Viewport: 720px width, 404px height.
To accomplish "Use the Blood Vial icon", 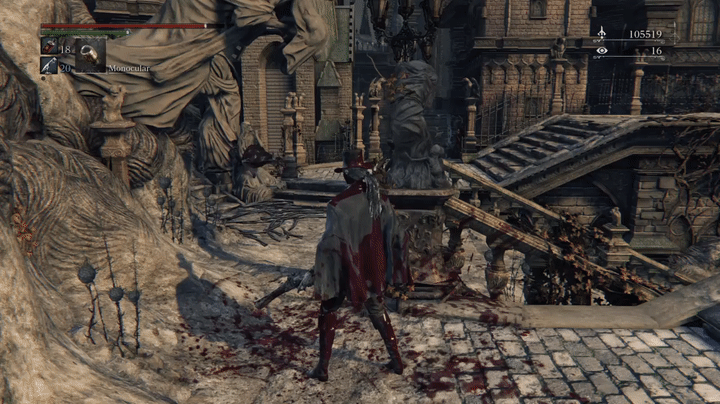I will tap(48, 46).
